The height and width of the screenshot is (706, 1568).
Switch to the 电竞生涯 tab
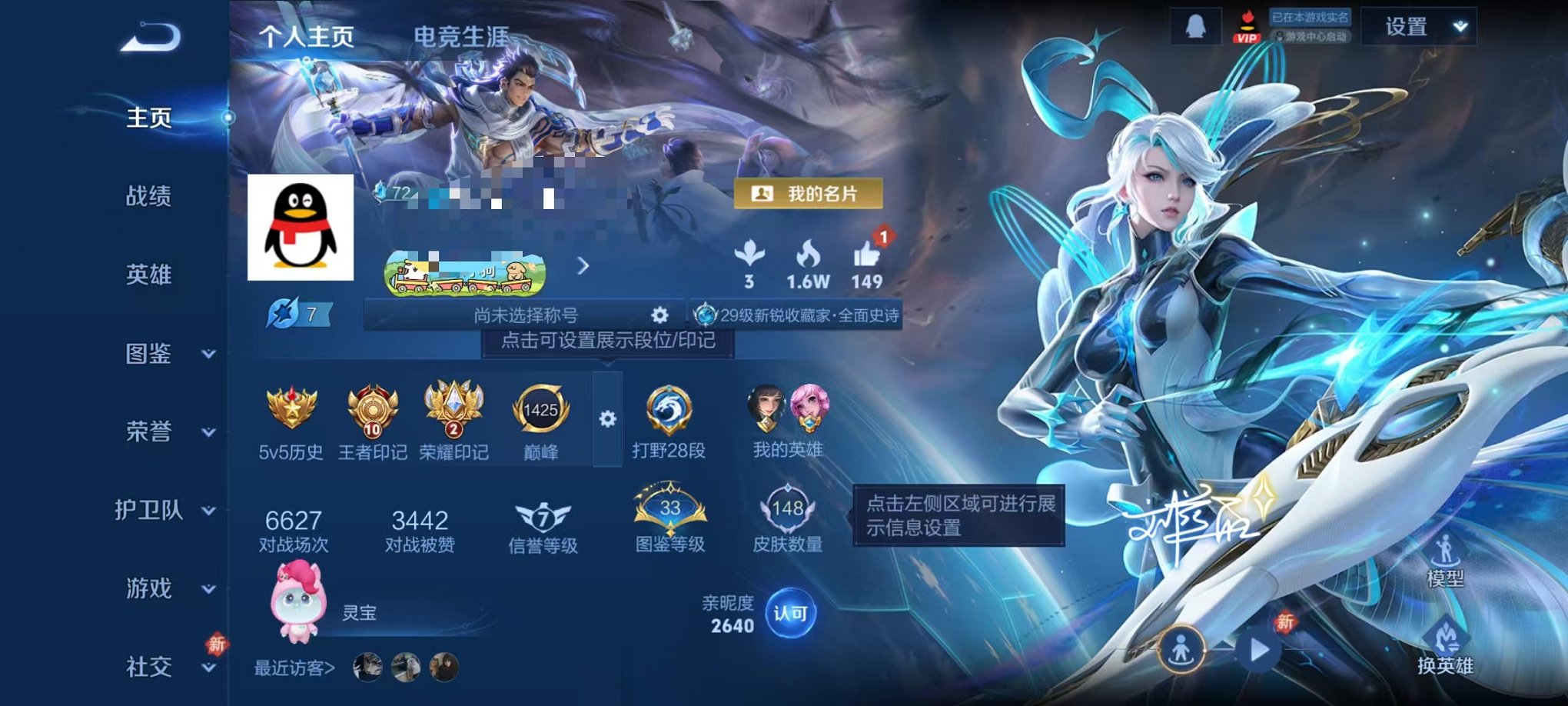(459, 34)
